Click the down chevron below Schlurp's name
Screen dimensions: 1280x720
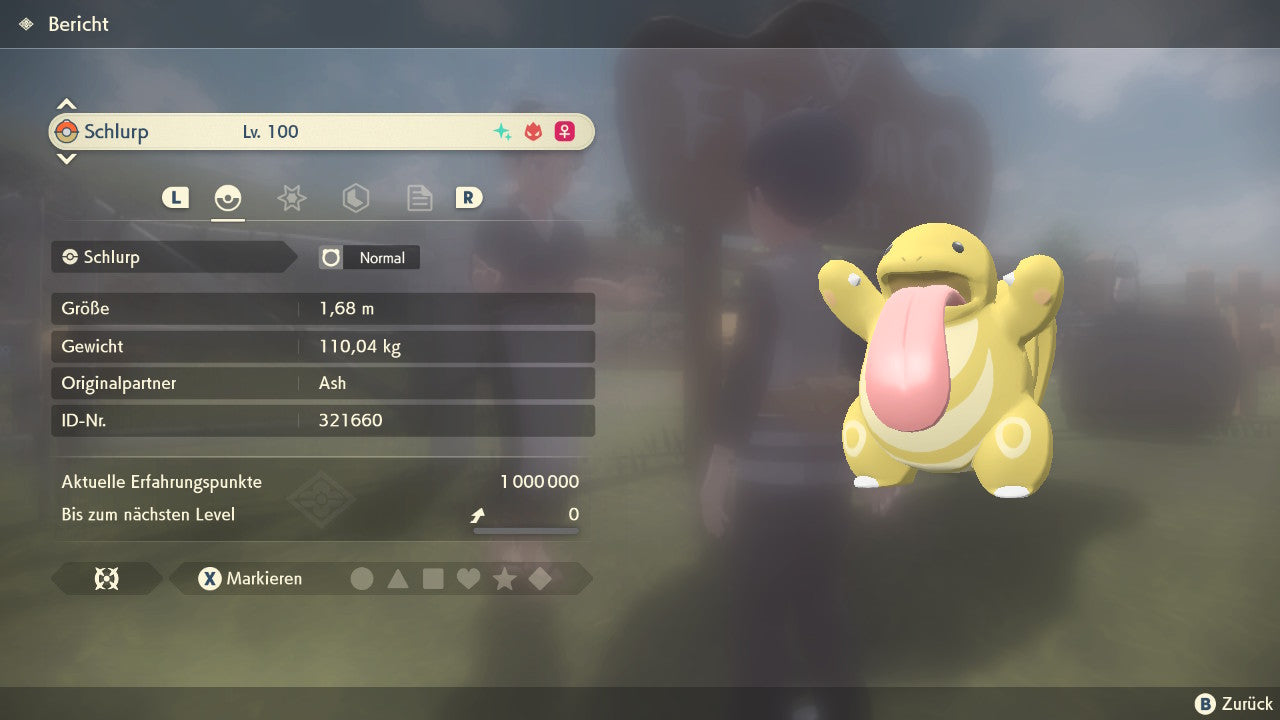click(x=66, y=158)
